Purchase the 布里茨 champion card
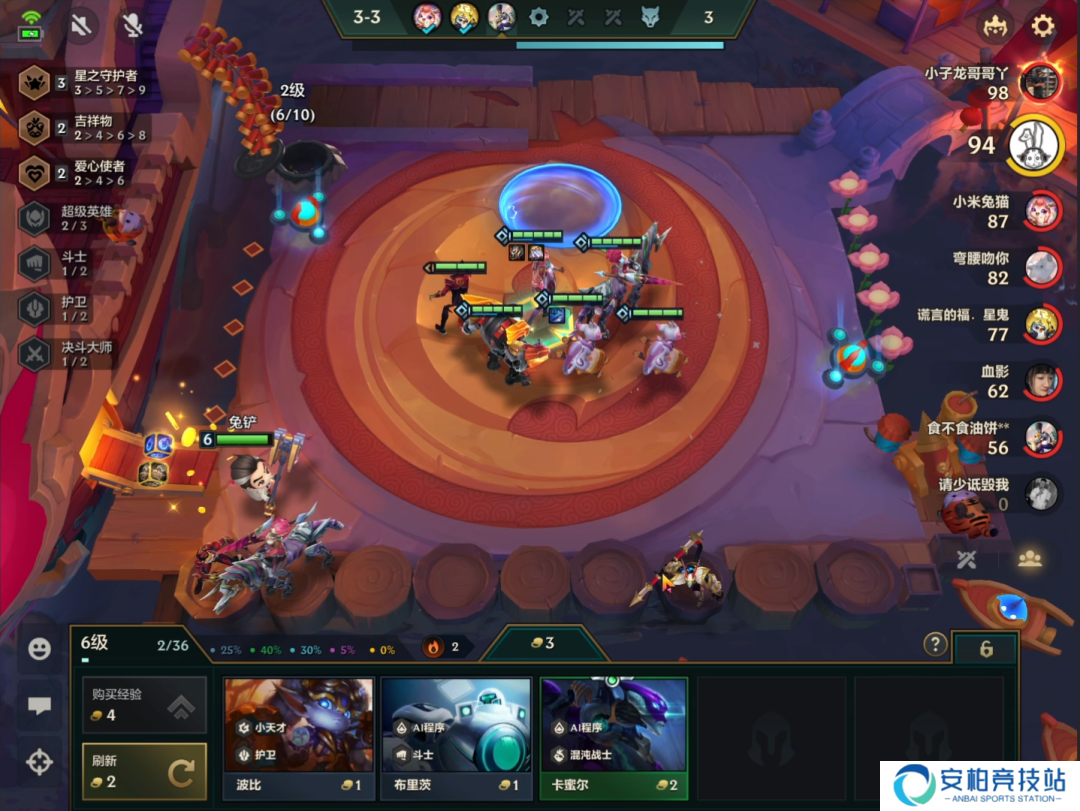 tap(455, 738)
